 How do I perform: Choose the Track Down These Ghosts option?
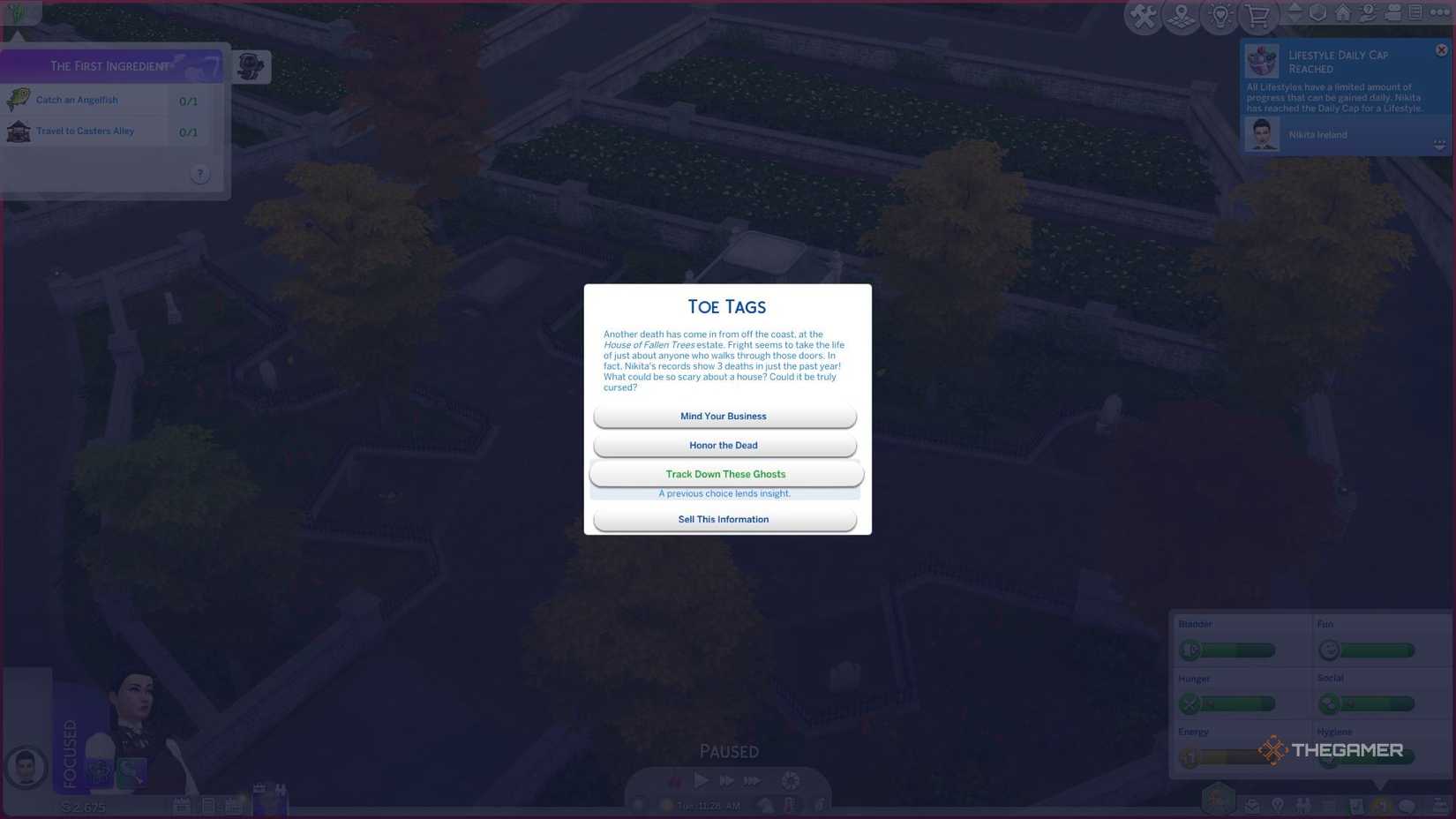pyautogui.click(x=725, y=474)
